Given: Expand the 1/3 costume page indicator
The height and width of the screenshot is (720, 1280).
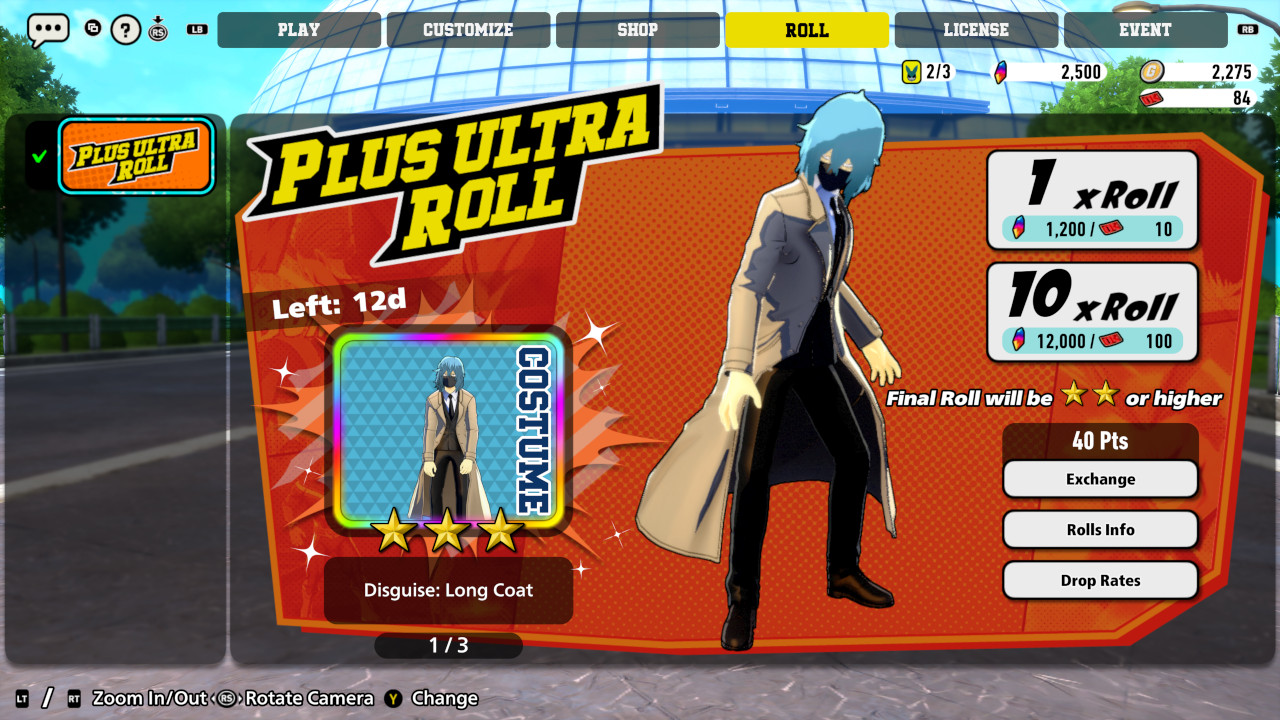Looking at the screenshot, I should (447, 645).
